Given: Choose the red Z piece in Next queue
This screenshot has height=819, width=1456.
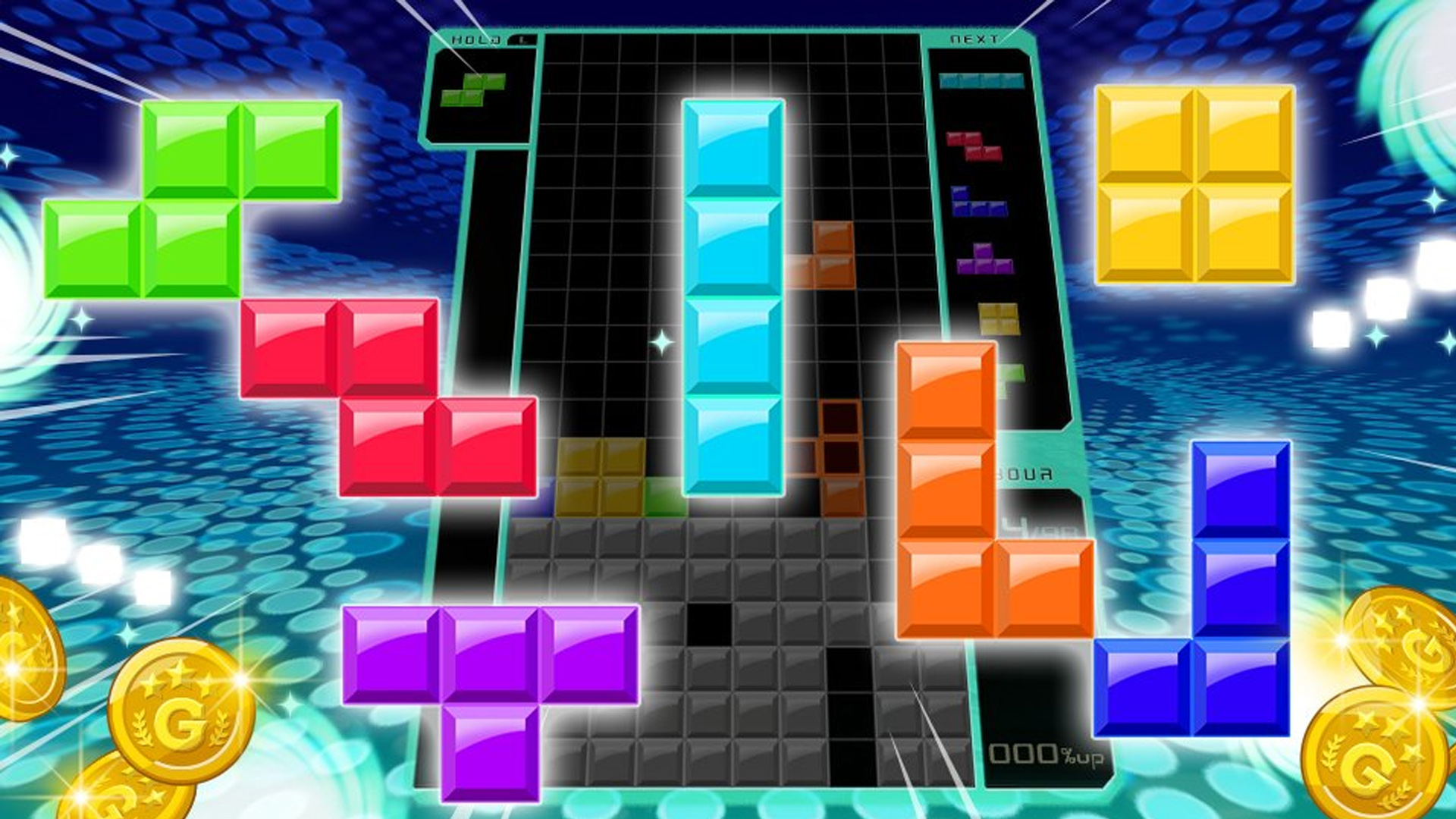Looking at the screenshot, I should [x=974, y=146].
